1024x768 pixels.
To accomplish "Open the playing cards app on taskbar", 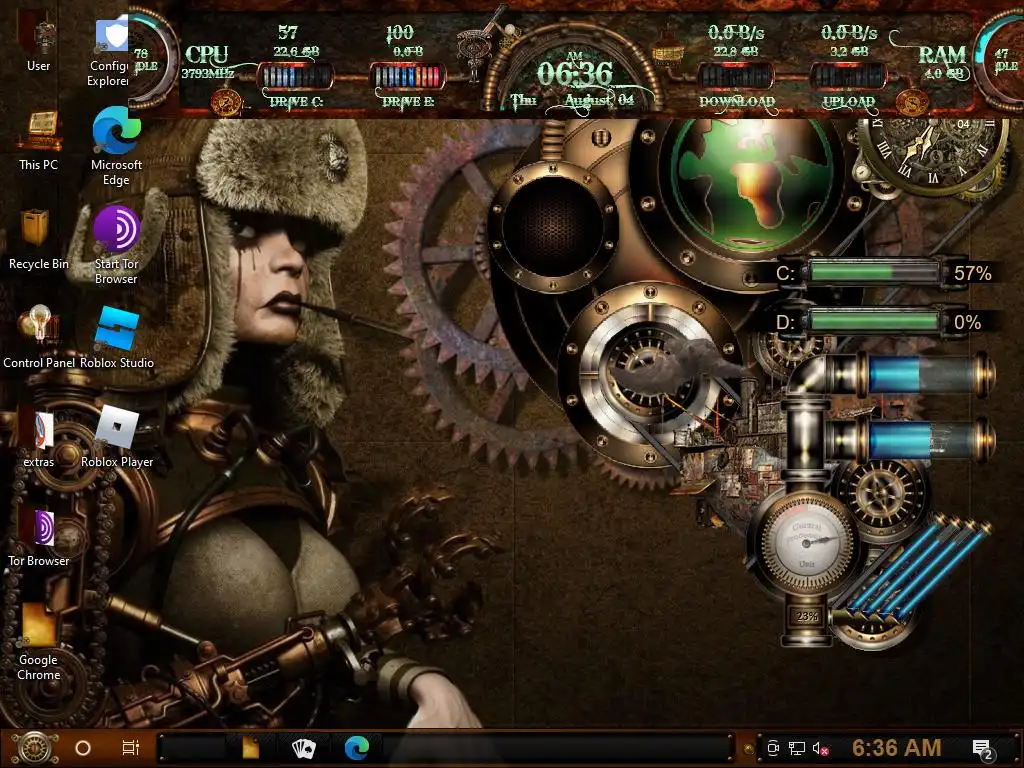I will click(x=303, y=747).
